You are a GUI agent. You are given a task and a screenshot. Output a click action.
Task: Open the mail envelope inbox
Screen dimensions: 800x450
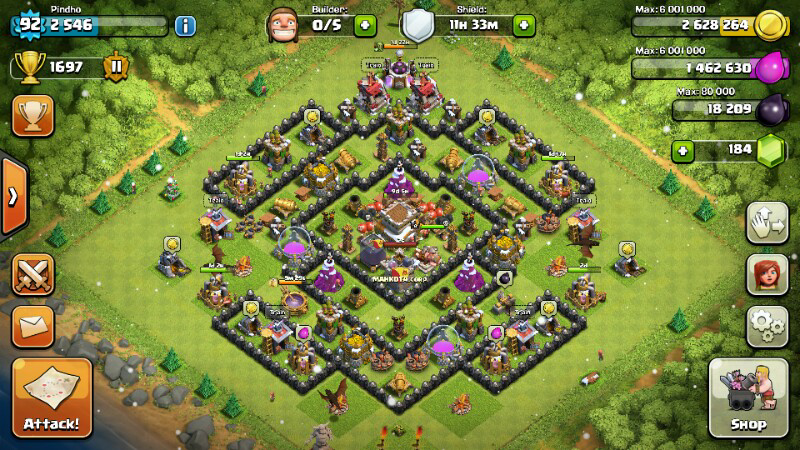(x=32, y=326)
